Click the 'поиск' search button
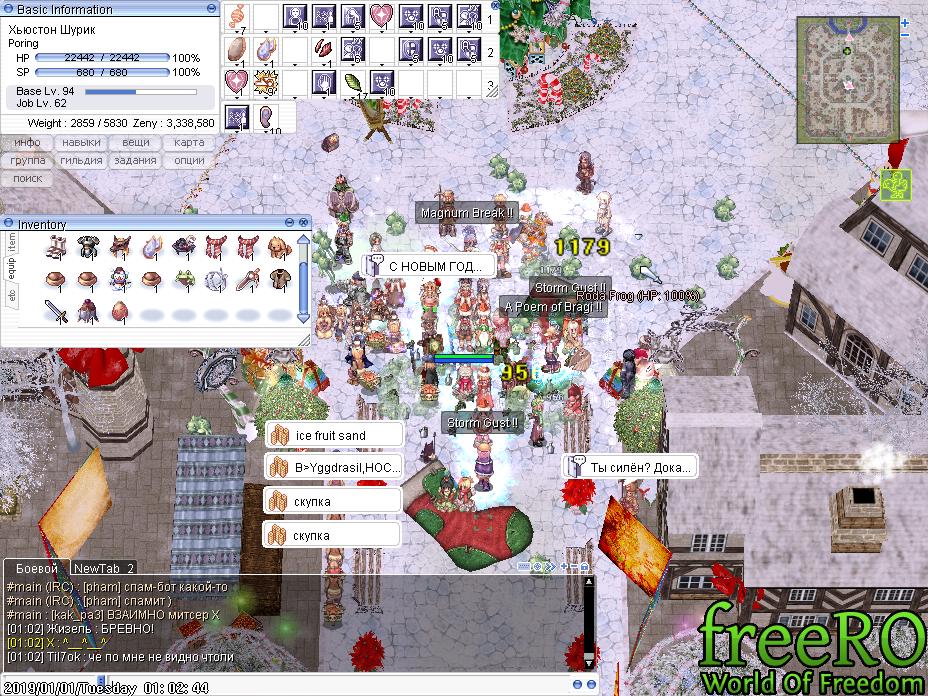Screen dimensions: 928x696 [28, 179]
